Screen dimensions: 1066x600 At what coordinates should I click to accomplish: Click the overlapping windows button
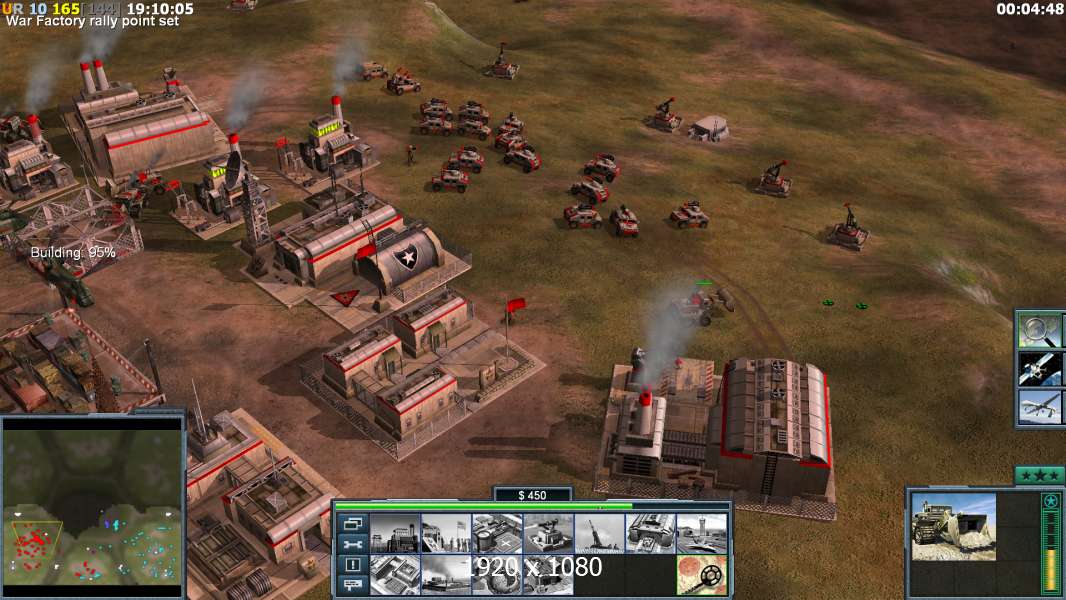click(351, 524)
